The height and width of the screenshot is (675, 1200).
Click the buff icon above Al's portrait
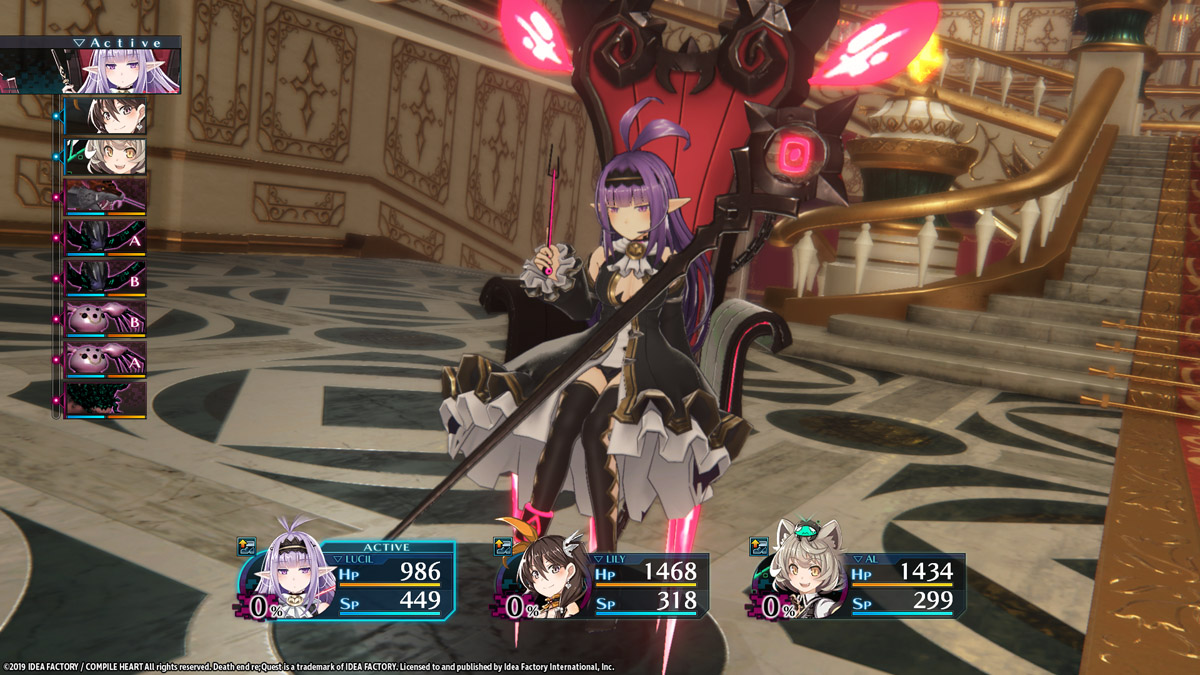pos(759,546)
